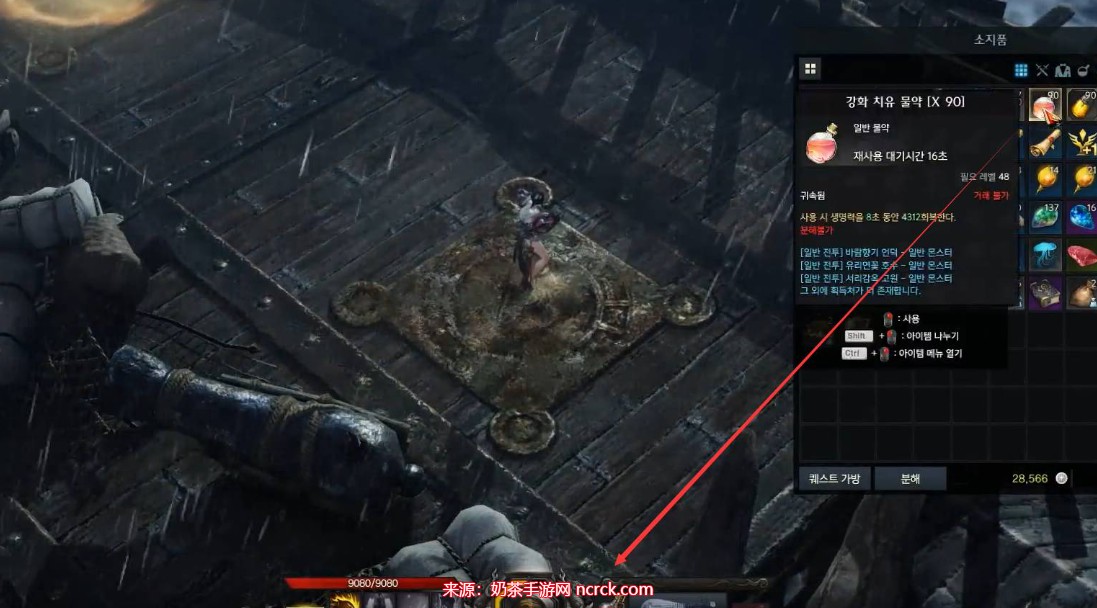Select the green gemstone stack of 137
1097x608 pixels.
1045,217
